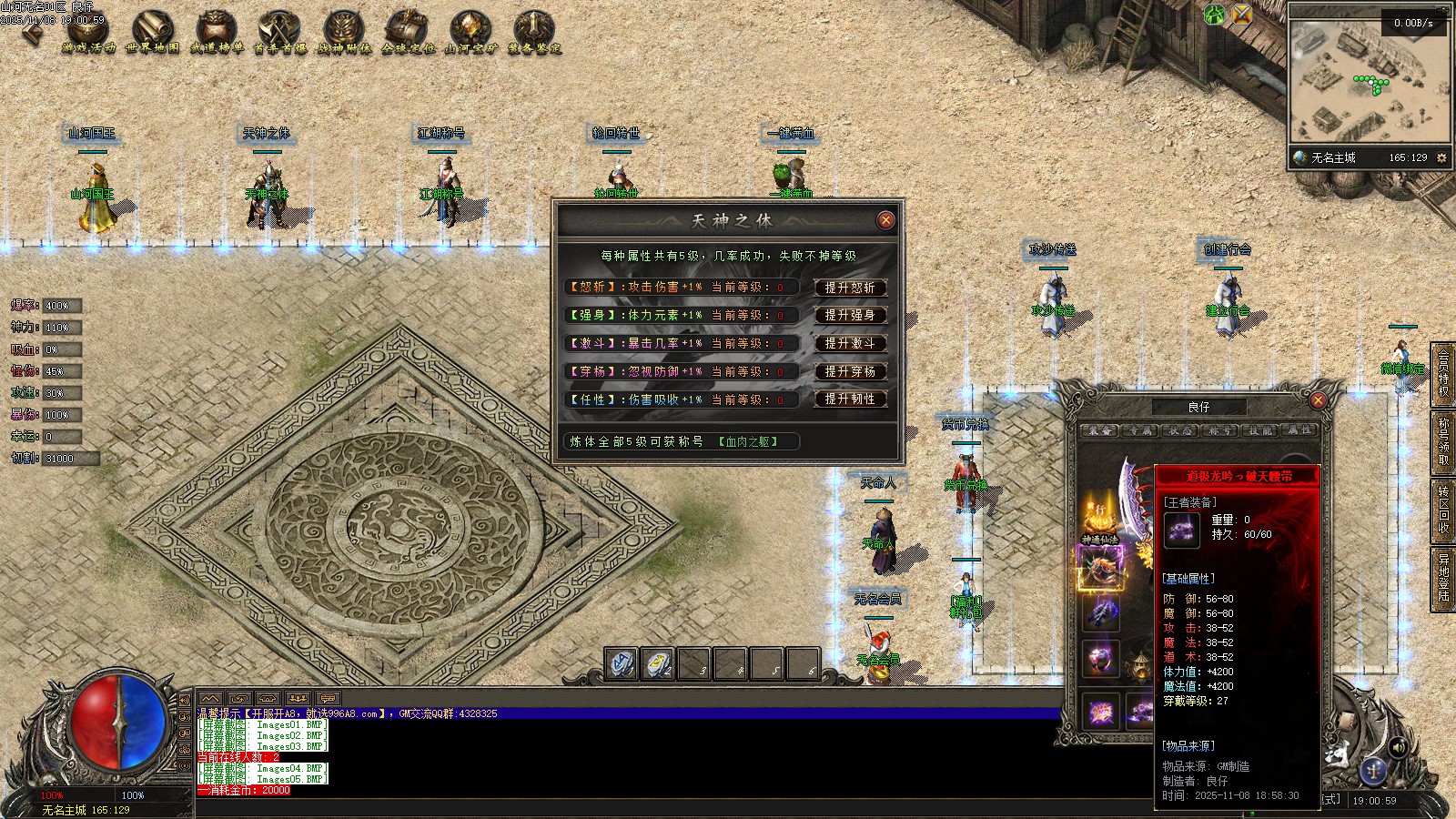Viewport: 1456px width, 819px height.
Task: Switch to the 技能 skills tab
Action: pyautogui.click(x=1260, y=430)
